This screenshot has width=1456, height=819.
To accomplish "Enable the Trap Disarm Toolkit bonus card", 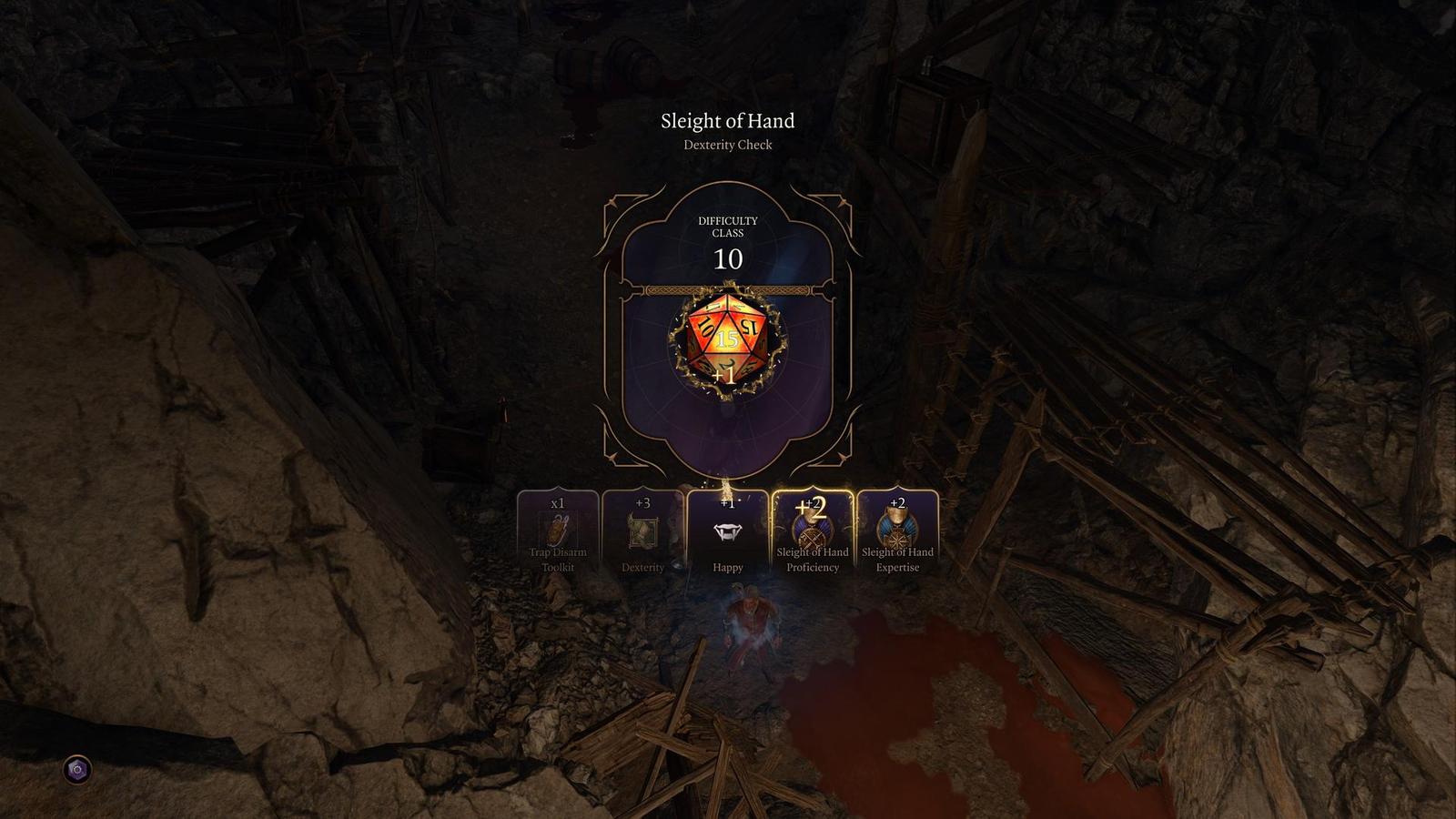I will (x=558, y=535).
